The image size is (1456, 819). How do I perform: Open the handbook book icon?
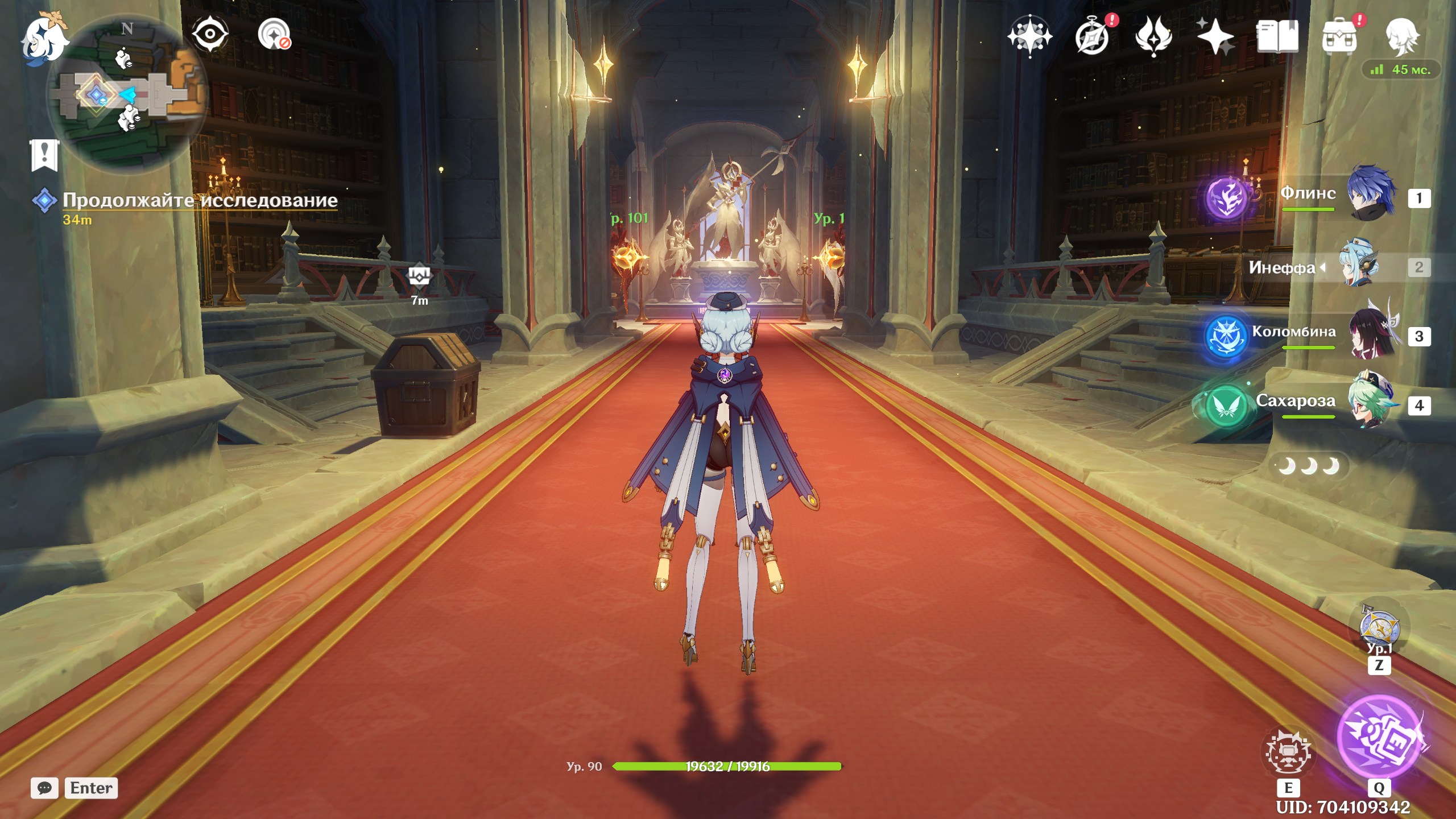tap(1277, 36)
